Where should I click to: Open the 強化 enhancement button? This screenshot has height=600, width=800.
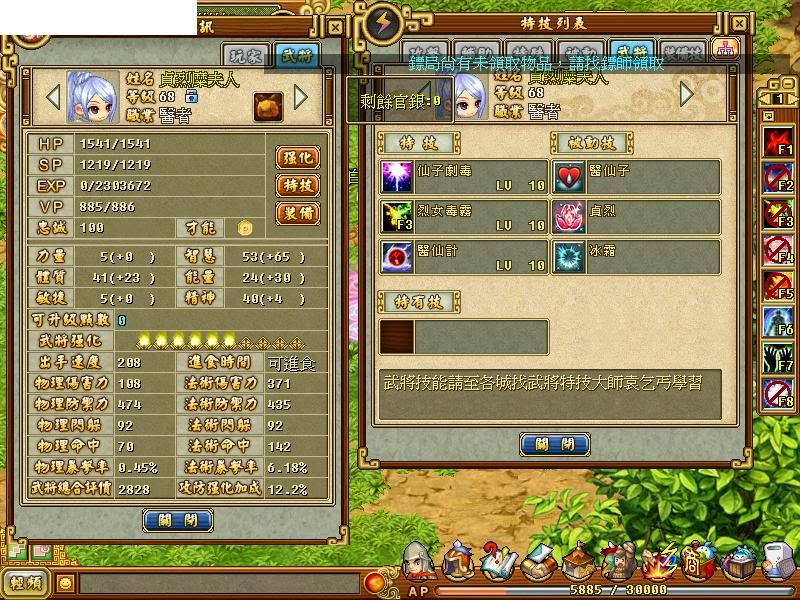(x=297, y=157)
